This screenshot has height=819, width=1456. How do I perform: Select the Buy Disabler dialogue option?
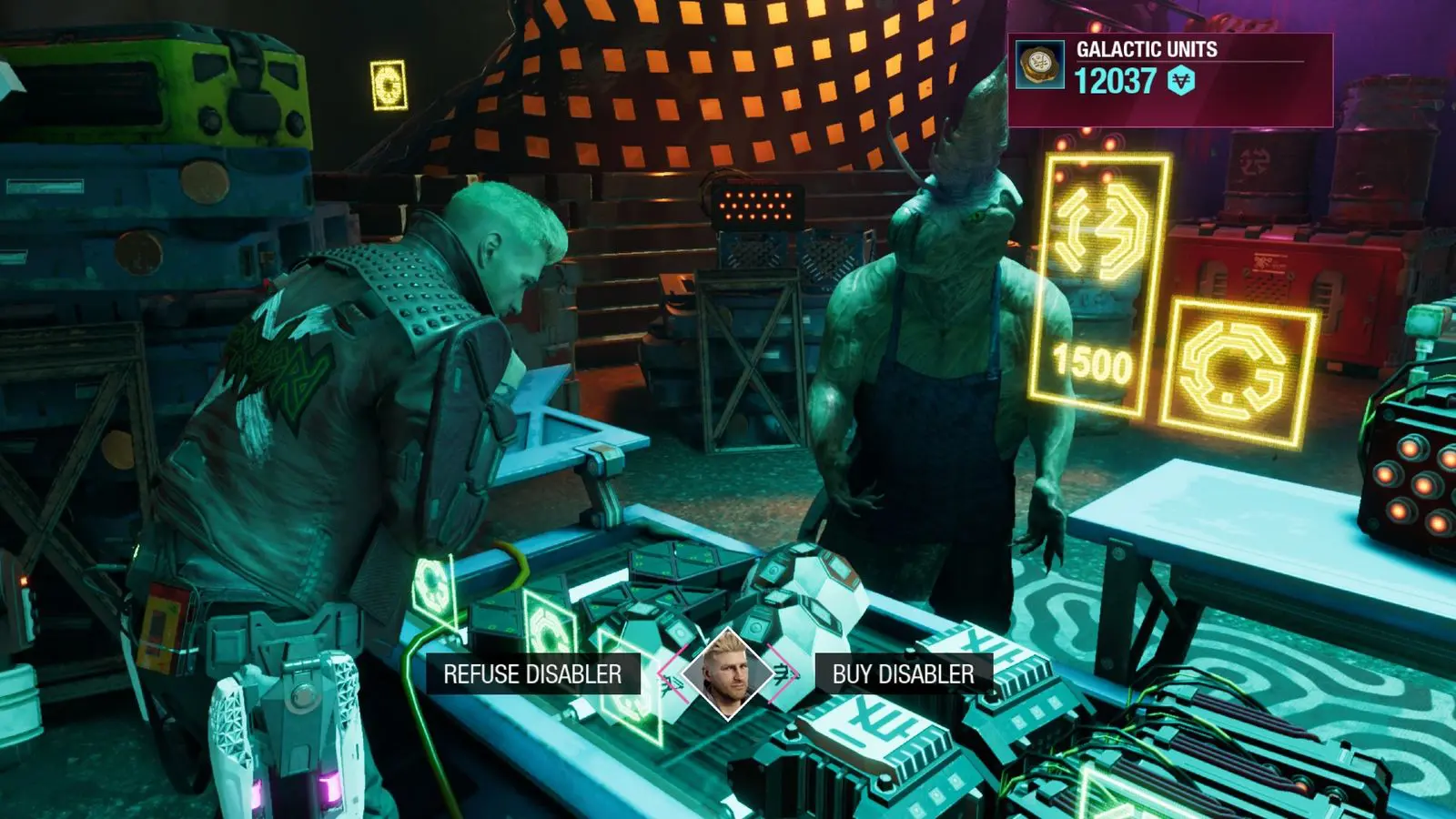click(x=903, y=674)
